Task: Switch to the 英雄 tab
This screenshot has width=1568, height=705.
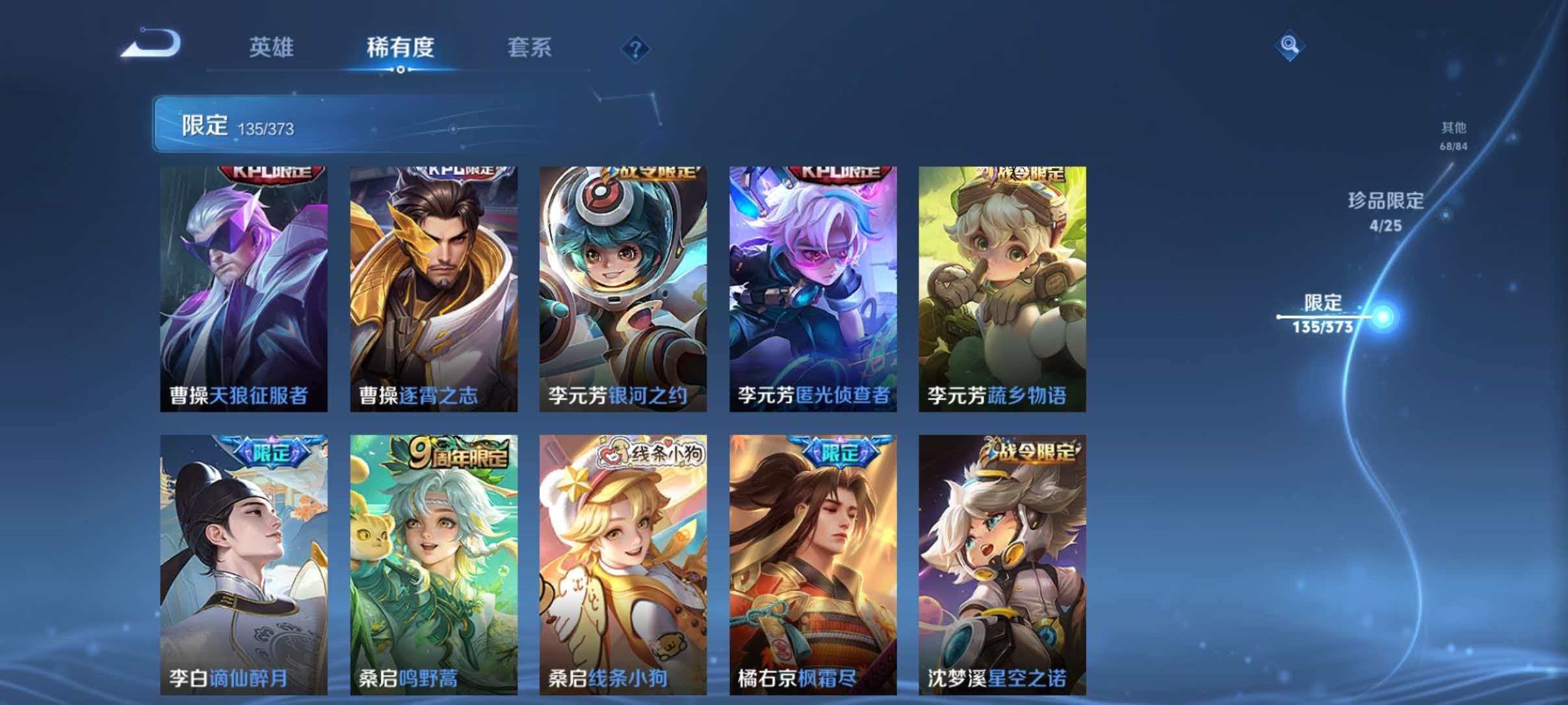Action: (273, 48)
